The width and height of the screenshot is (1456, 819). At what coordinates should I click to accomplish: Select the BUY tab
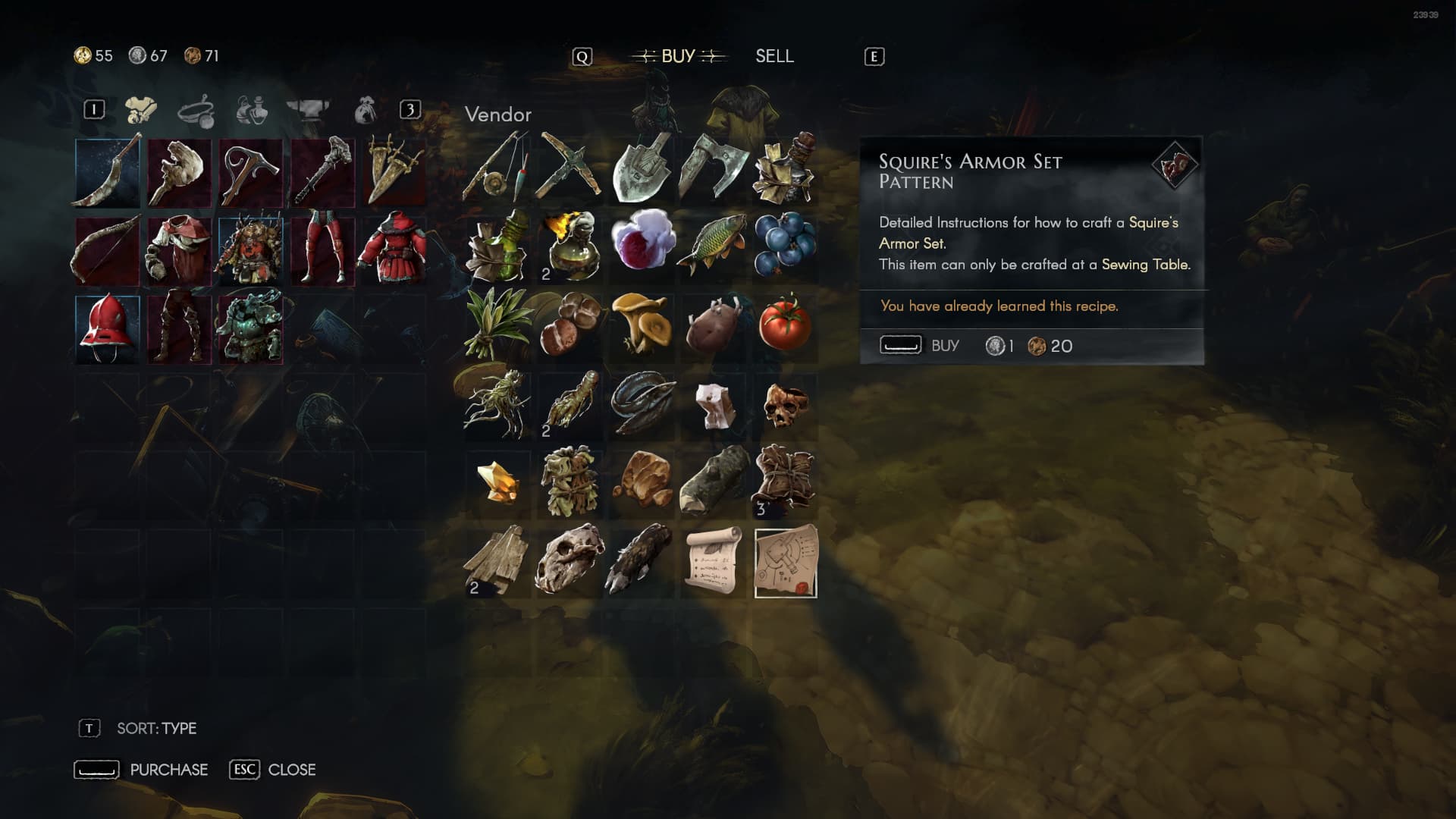click(678, 56)
